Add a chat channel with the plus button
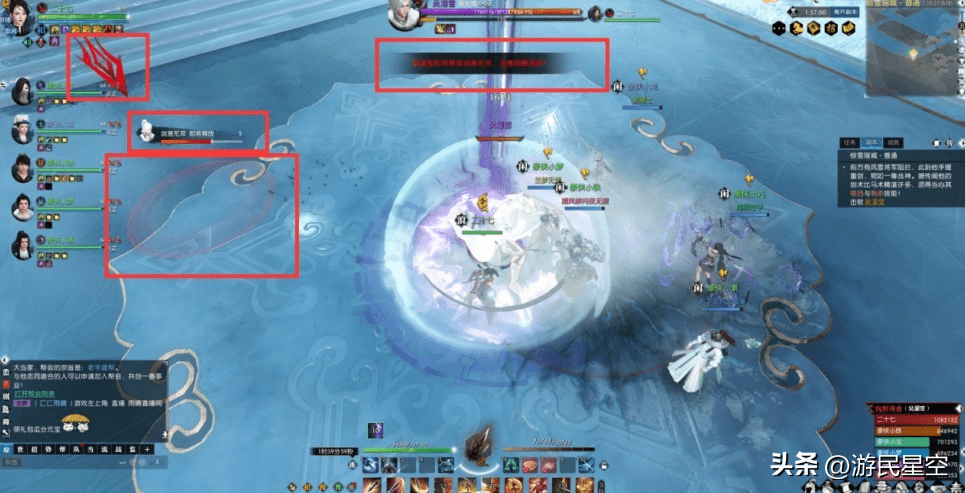The image size is (965, 493). 147,450
